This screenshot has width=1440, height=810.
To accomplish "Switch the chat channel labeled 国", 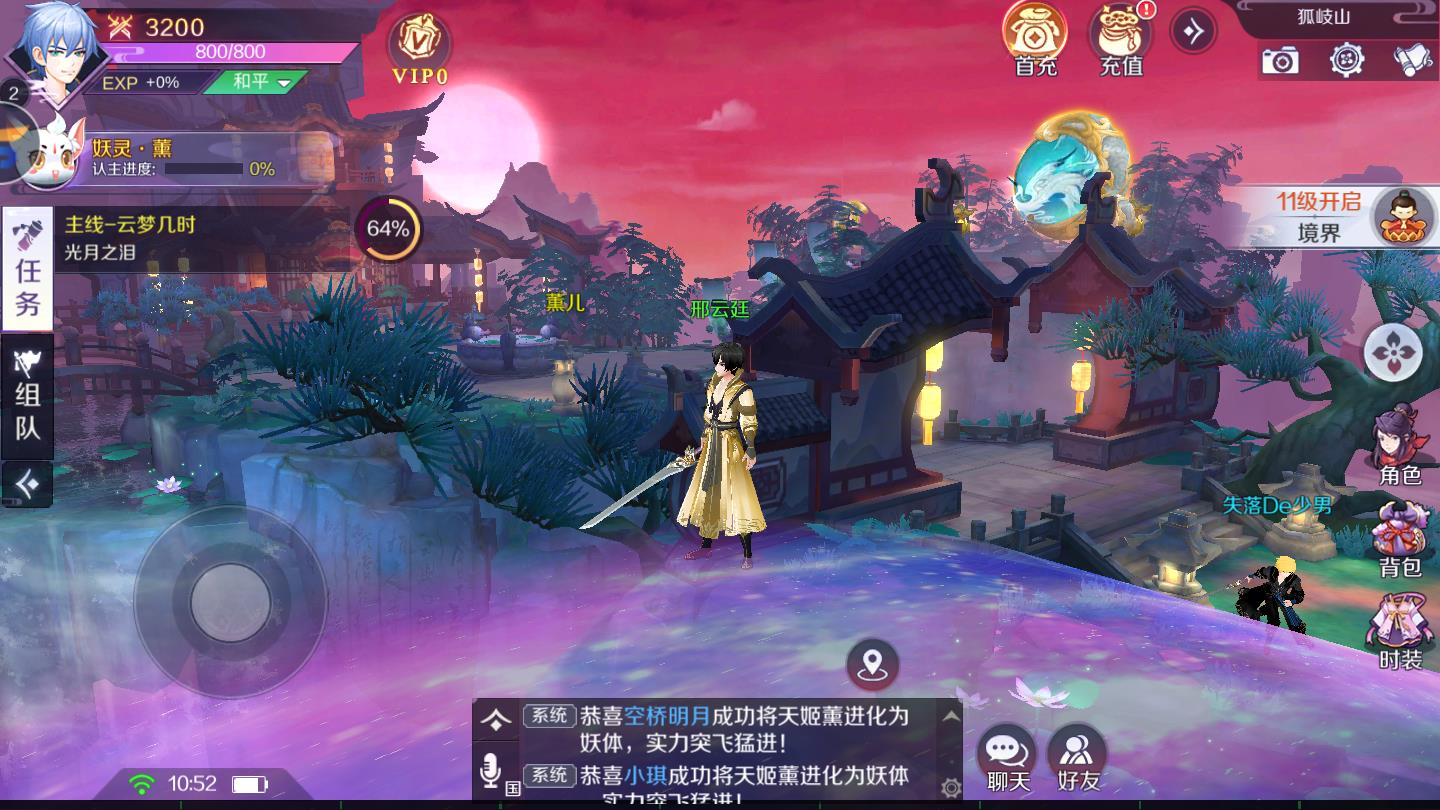I will [x=510, y=786].
